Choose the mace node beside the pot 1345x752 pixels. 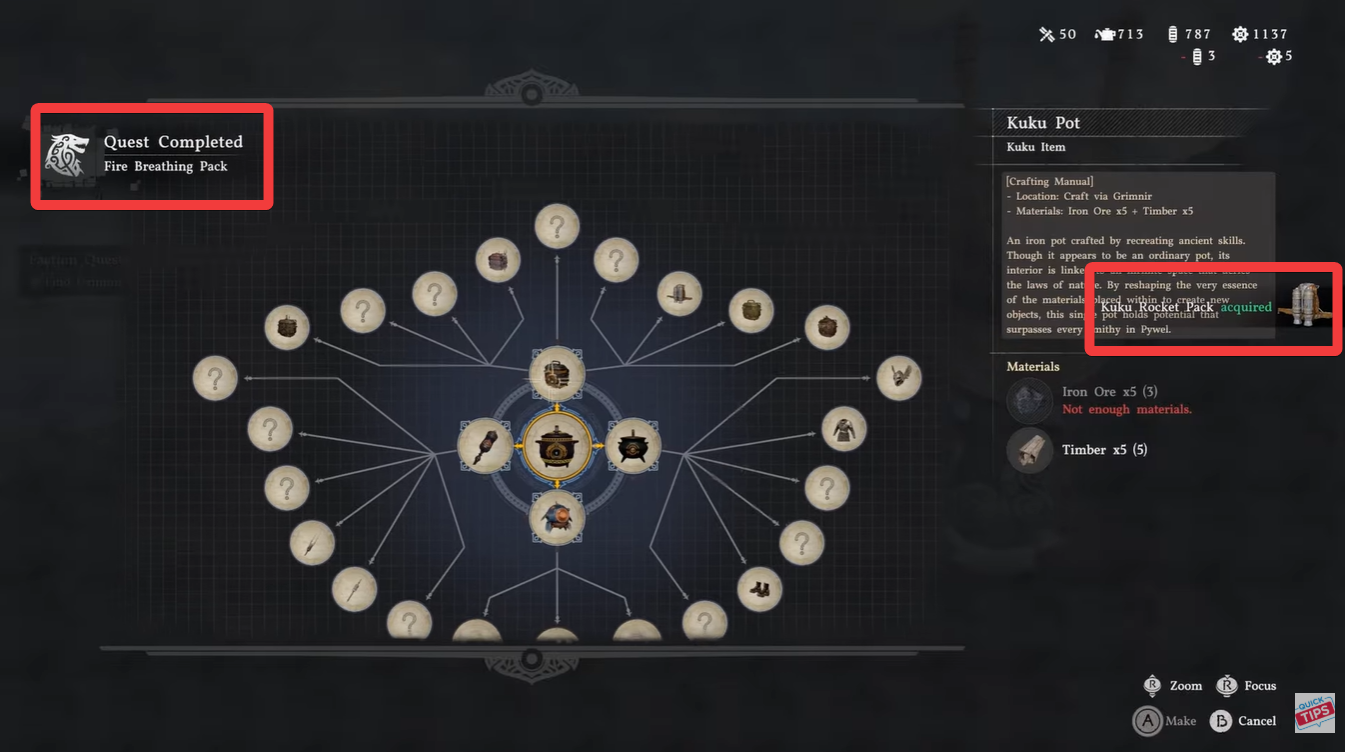[x=486, y=446]
